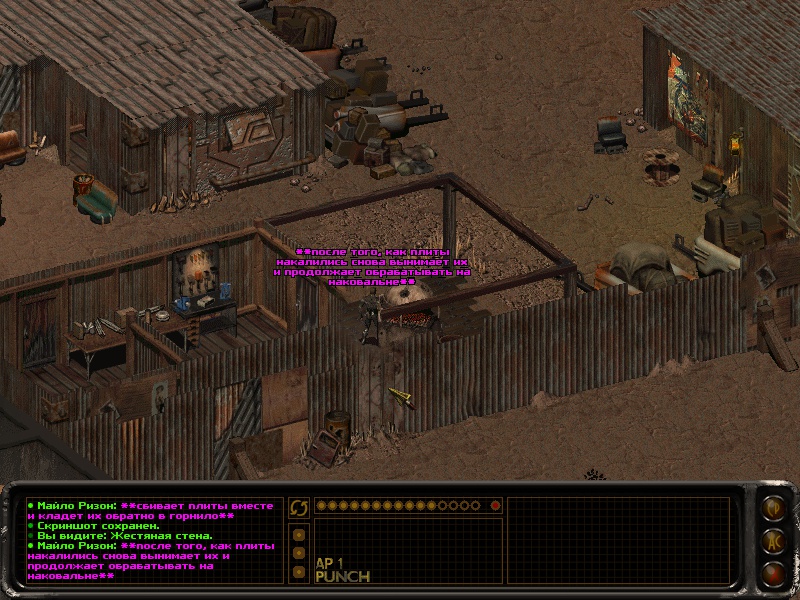
Task: Click the chat message log panel
Action: click(x=152, y=540)
